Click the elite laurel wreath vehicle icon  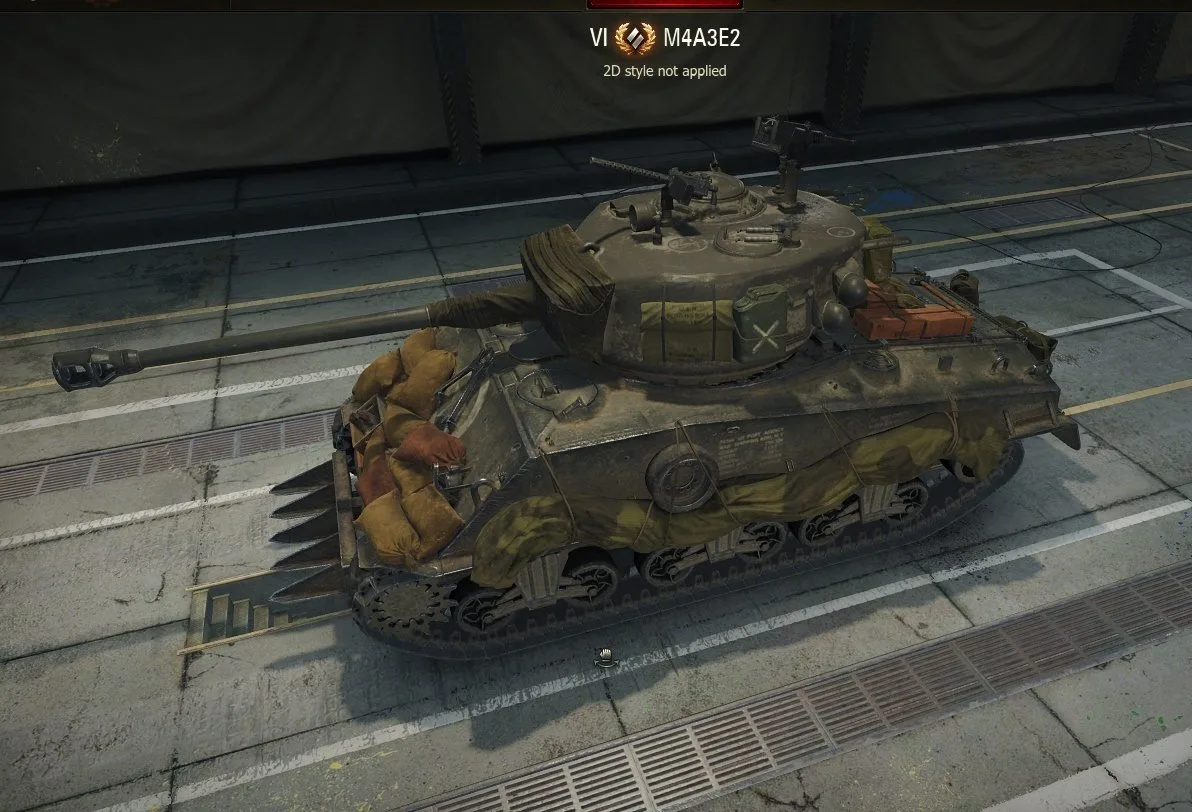coord(635,39)
